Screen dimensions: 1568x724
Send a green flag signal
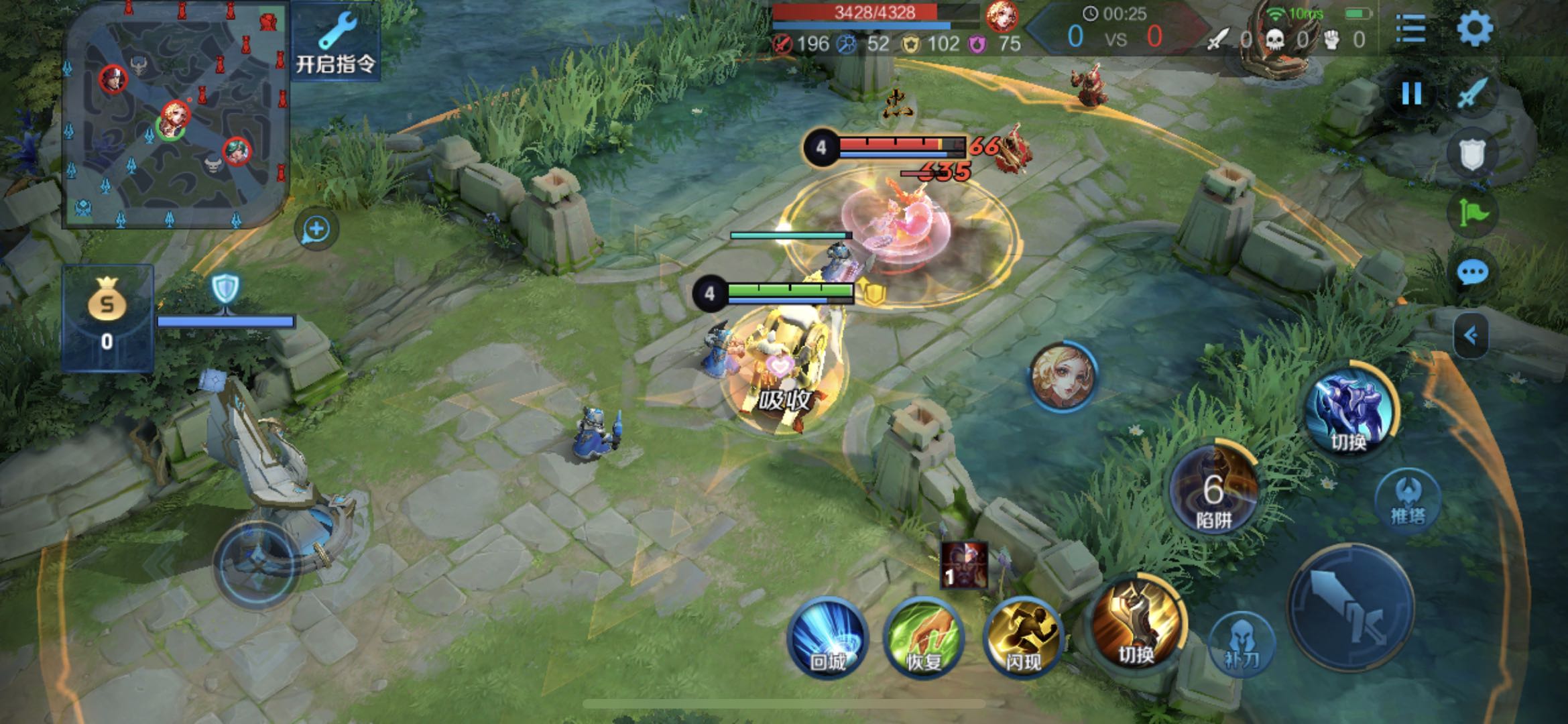click(x=1473, y=213)
